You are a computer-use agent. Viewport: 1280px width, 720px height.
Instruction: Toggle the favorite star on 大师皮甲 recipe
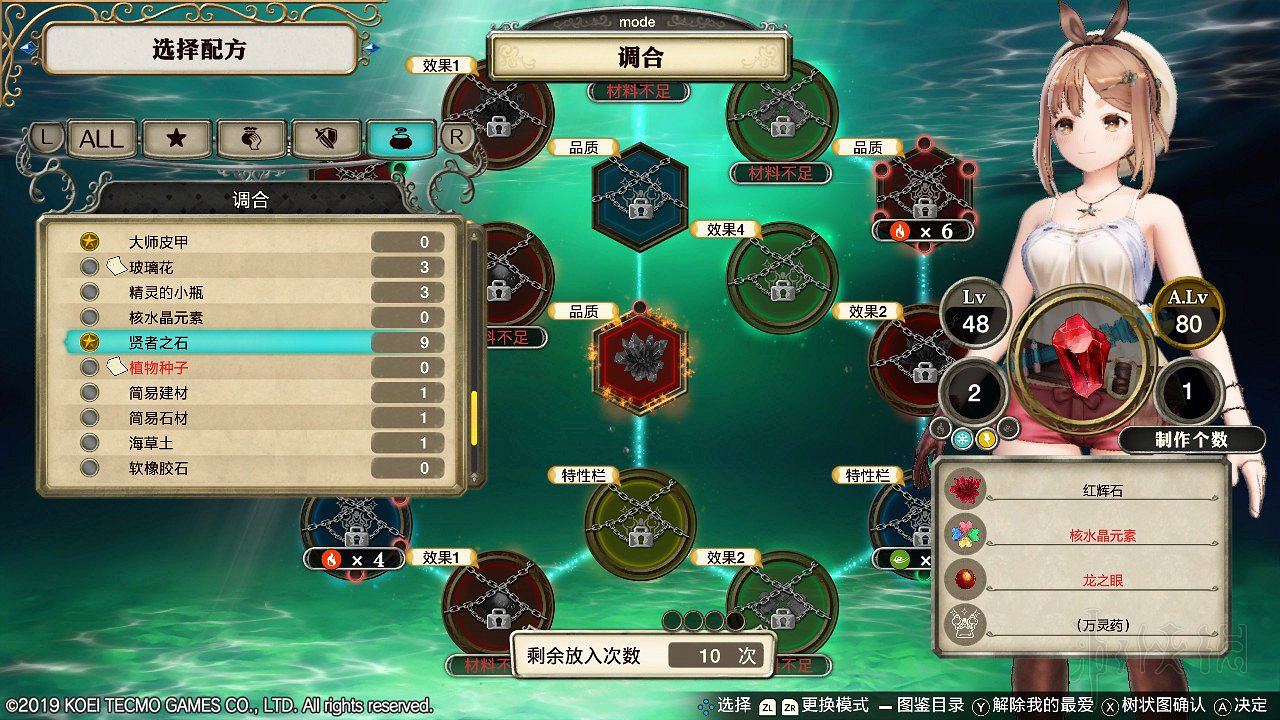pos(89,240)
